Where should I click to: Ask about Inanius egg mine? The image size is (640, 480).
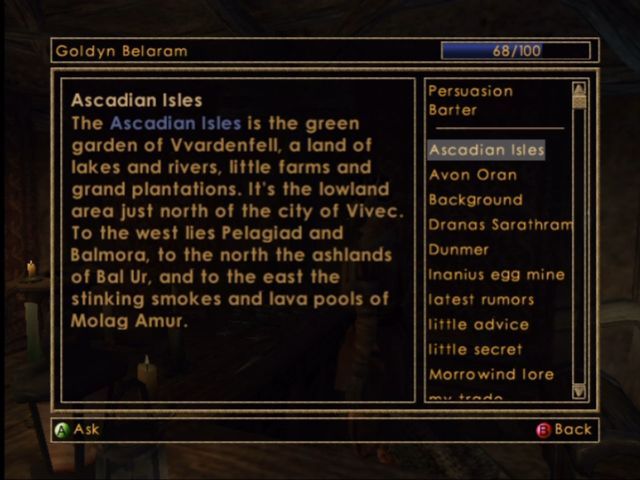(497, 275)
